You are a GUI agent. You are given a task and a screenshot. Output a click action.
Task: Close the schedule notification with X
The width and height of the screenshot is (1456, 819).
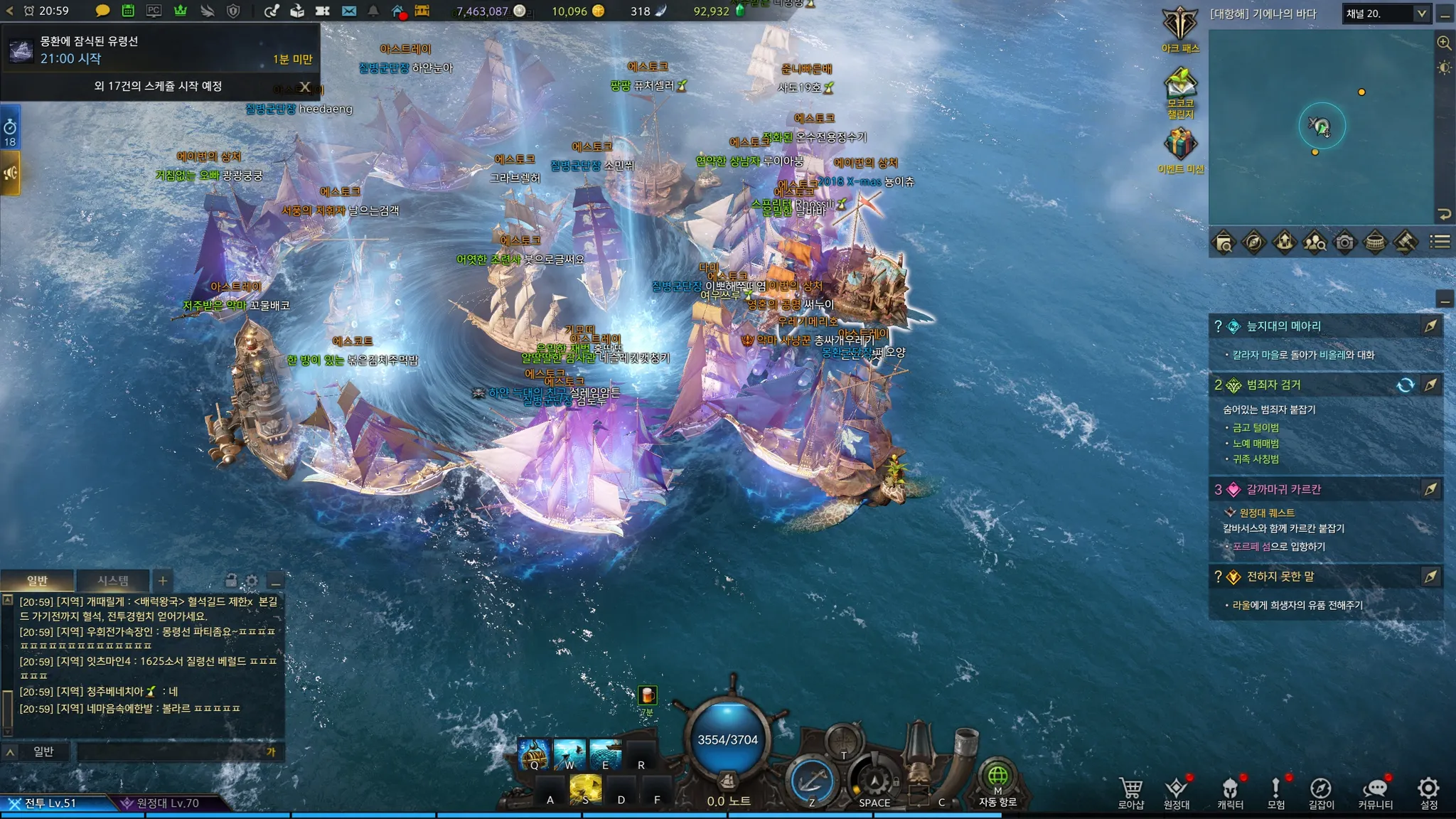pyautogui.click(x=305, y=87)
